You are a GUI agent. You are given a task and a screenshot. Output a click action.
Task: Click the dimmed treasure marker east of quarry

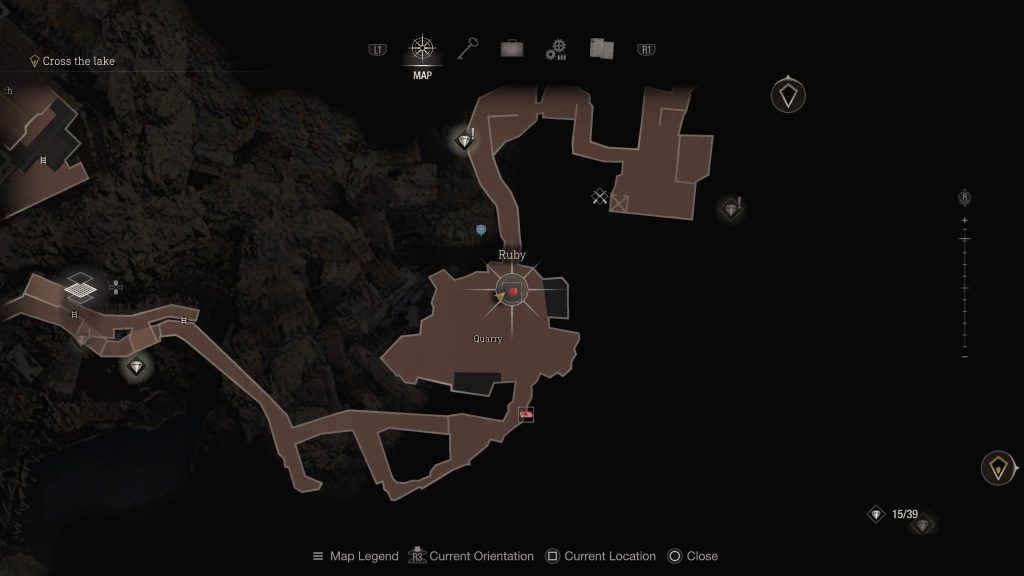(x=731, y=209)
